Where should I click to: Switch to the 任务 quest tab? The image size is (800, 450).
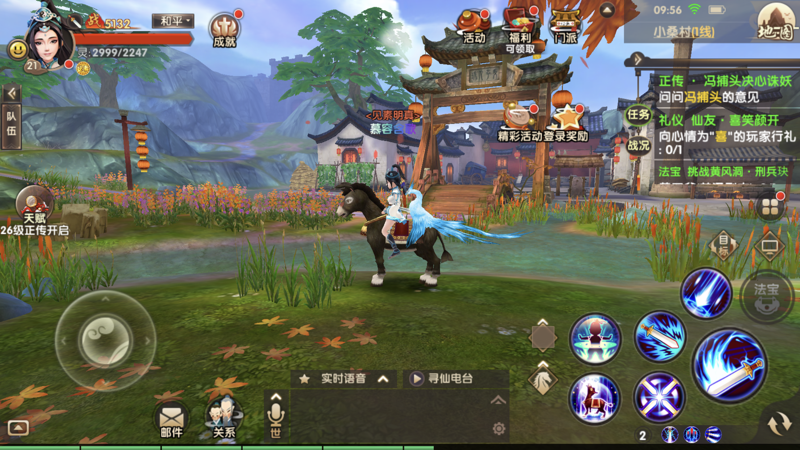638,113
